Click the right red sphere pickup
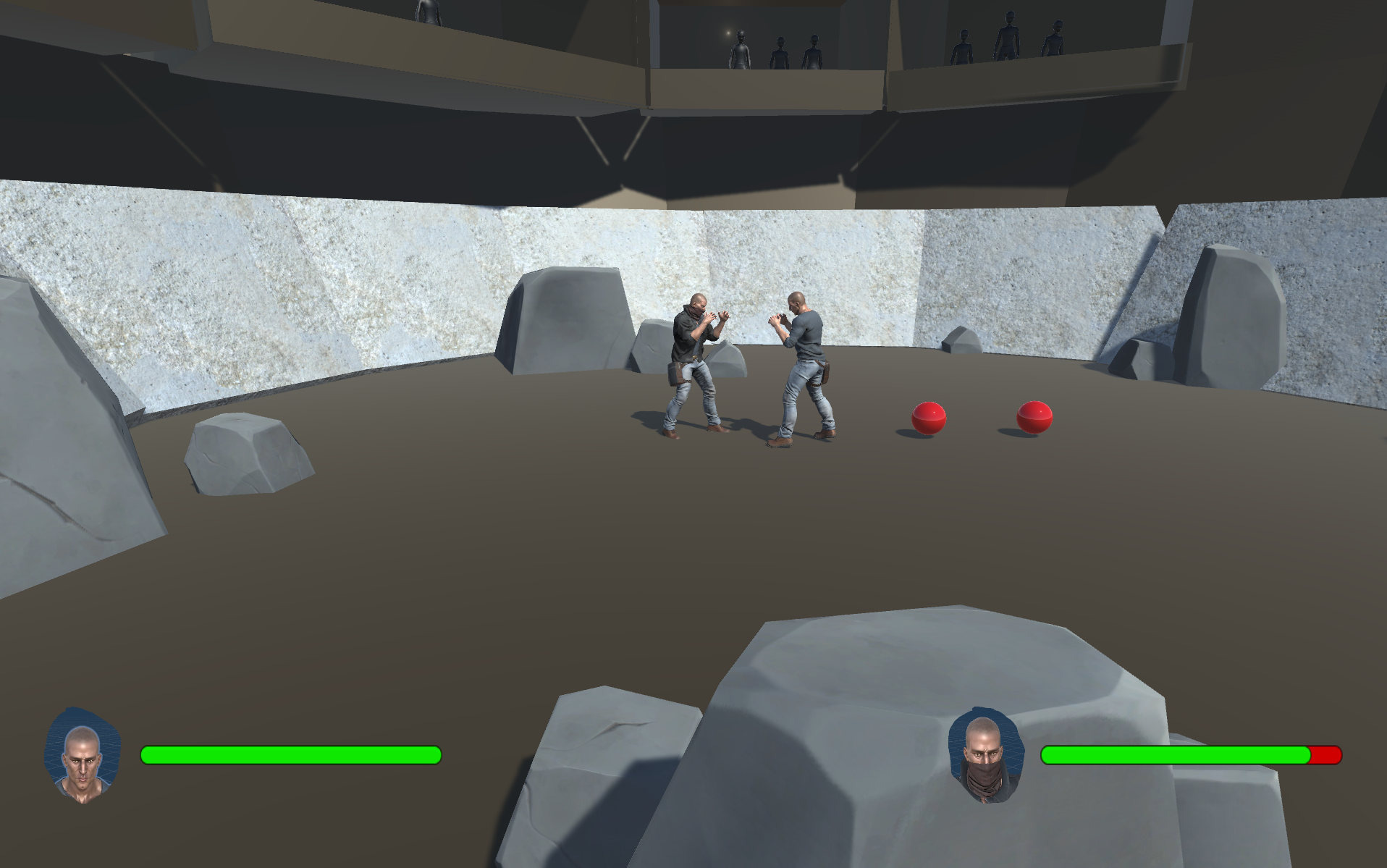1387x868 pixels. [x=1034, y=418]
